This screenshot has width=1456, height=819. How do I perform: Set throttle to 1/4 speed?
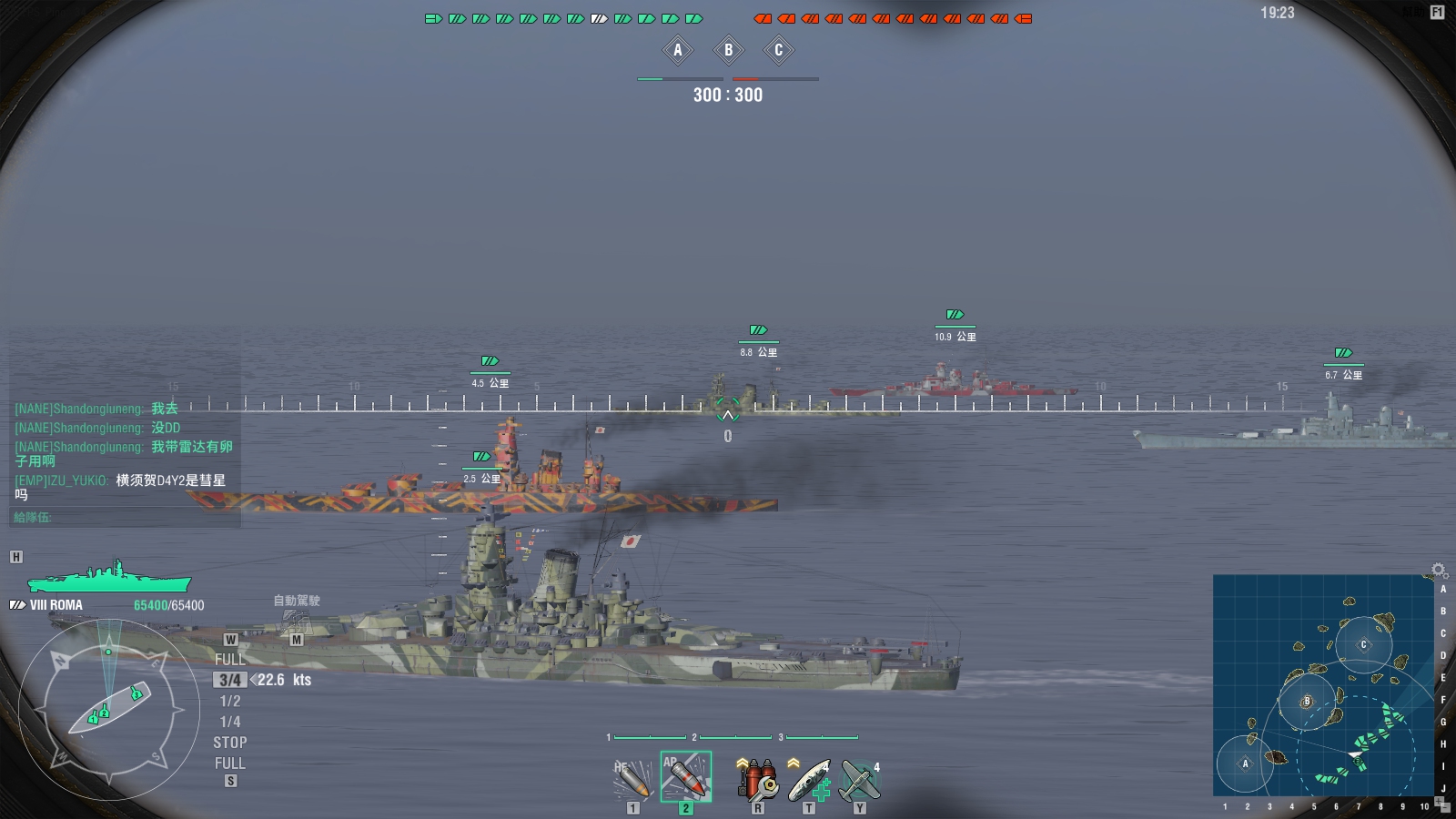[230, 722]
